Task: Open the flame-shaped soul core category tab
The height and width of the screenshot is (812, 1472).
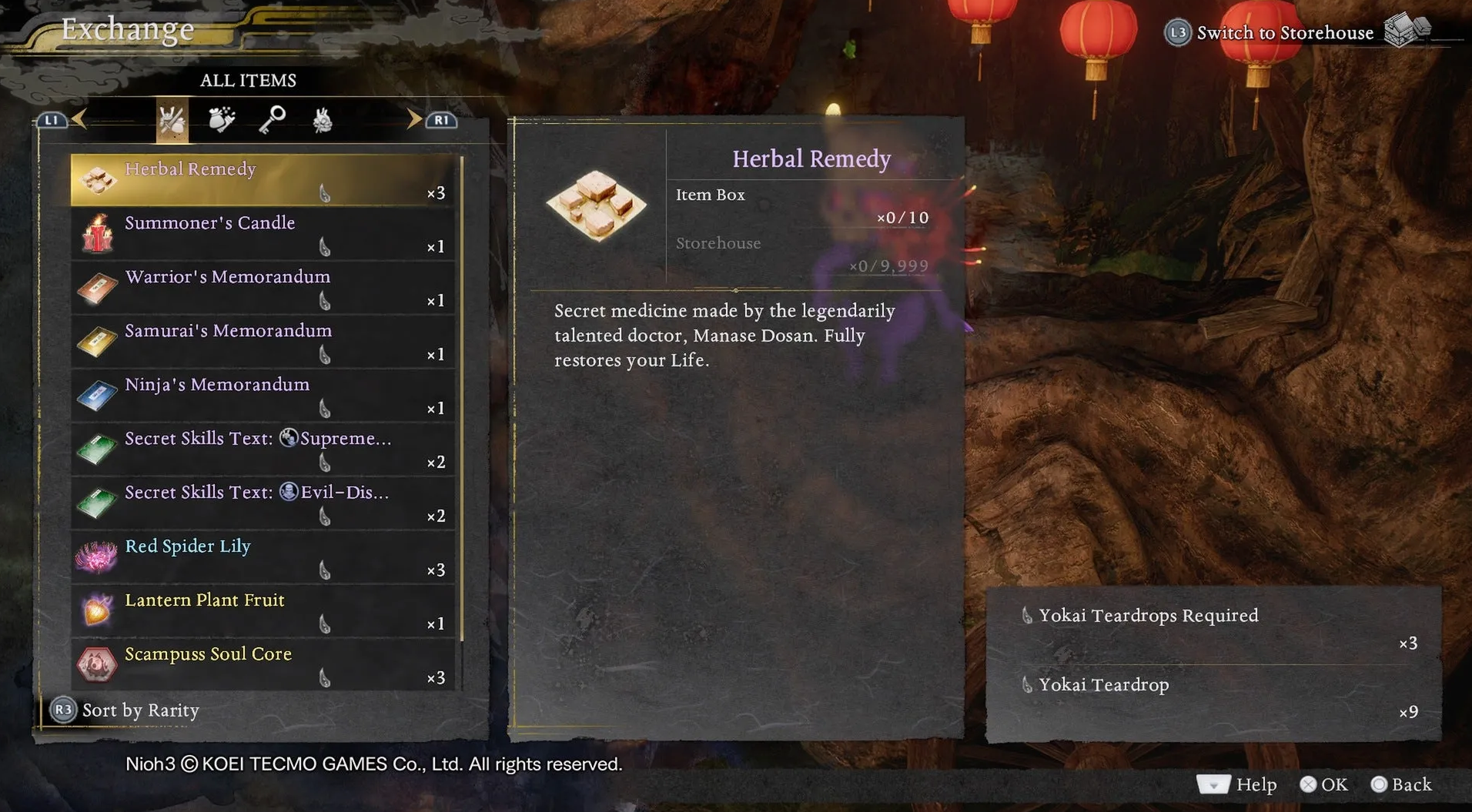Action: (323, 120)
